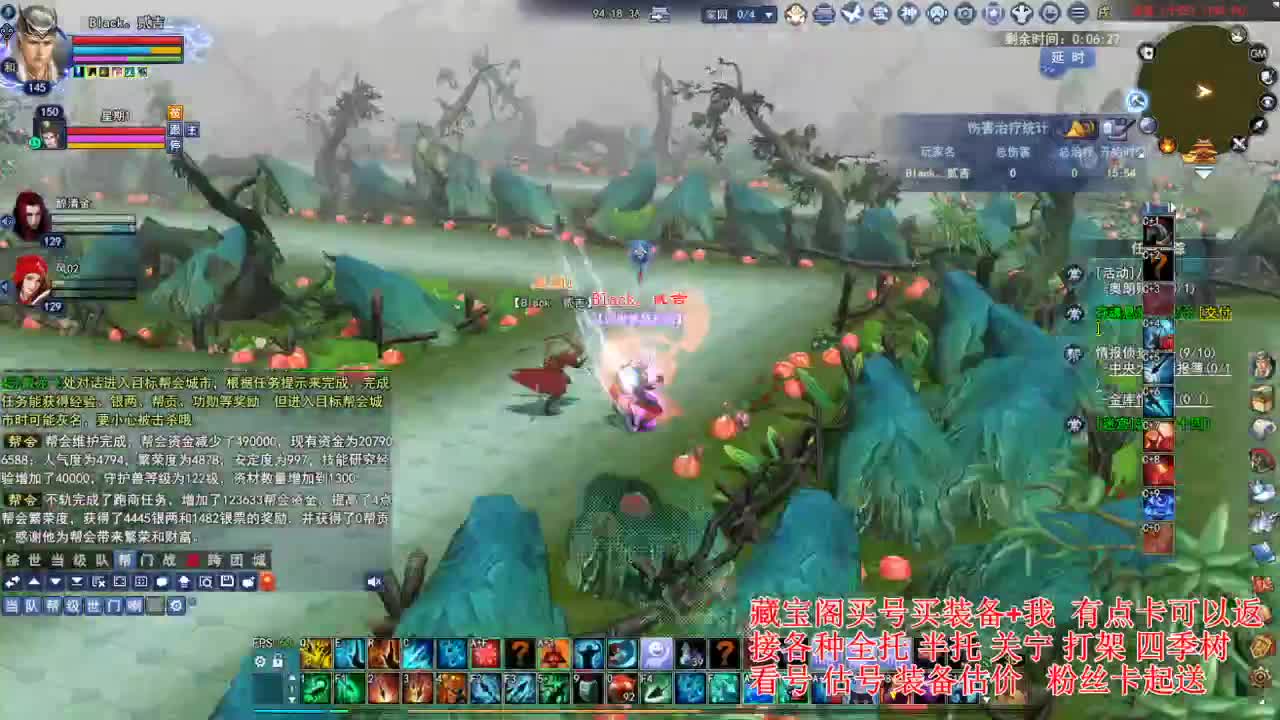Image resolution: width=1280 pixels, height=720 pixels.
Task: Click the 神 icon in the top toolbar
Action: [x=910, y=14]
